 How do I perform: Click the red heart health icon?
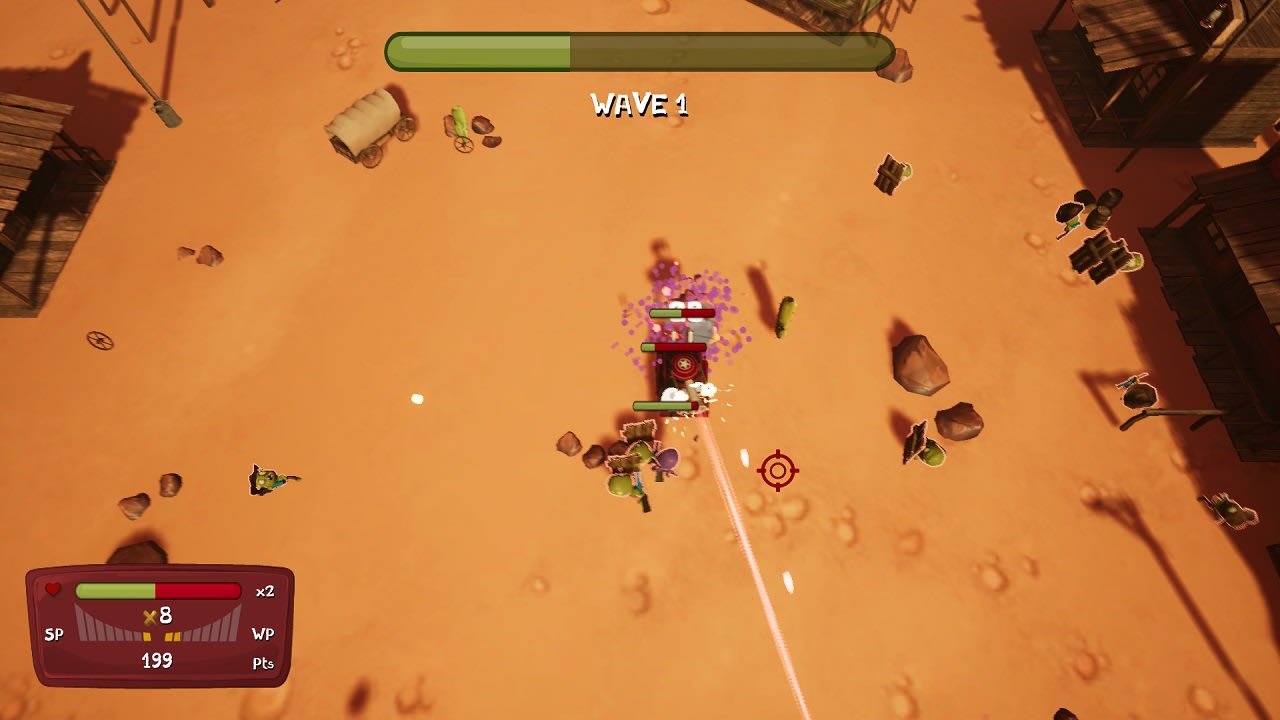53,588
